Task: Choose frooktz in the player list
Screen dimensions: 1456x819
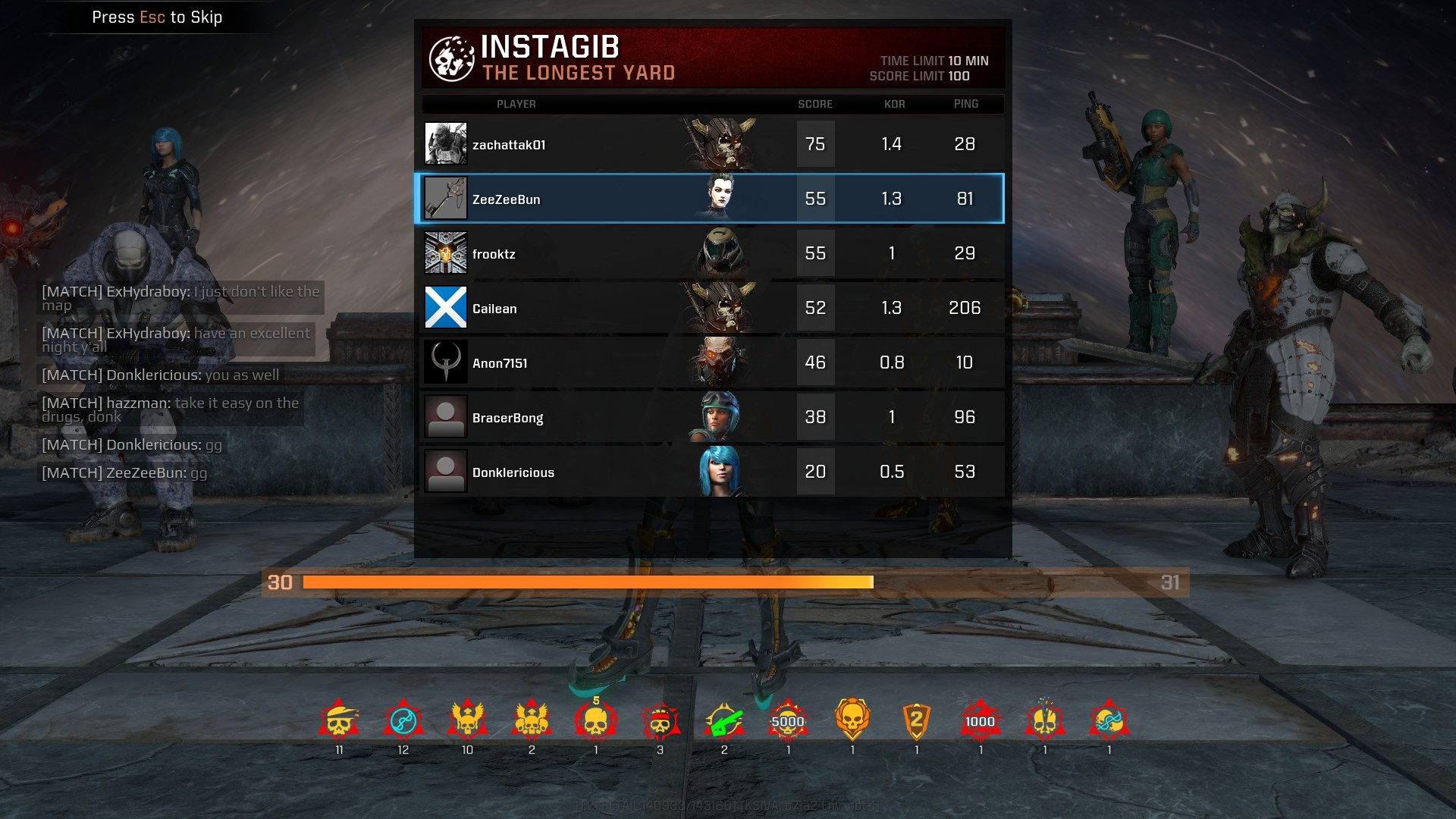Action: (x=713, y=253)
